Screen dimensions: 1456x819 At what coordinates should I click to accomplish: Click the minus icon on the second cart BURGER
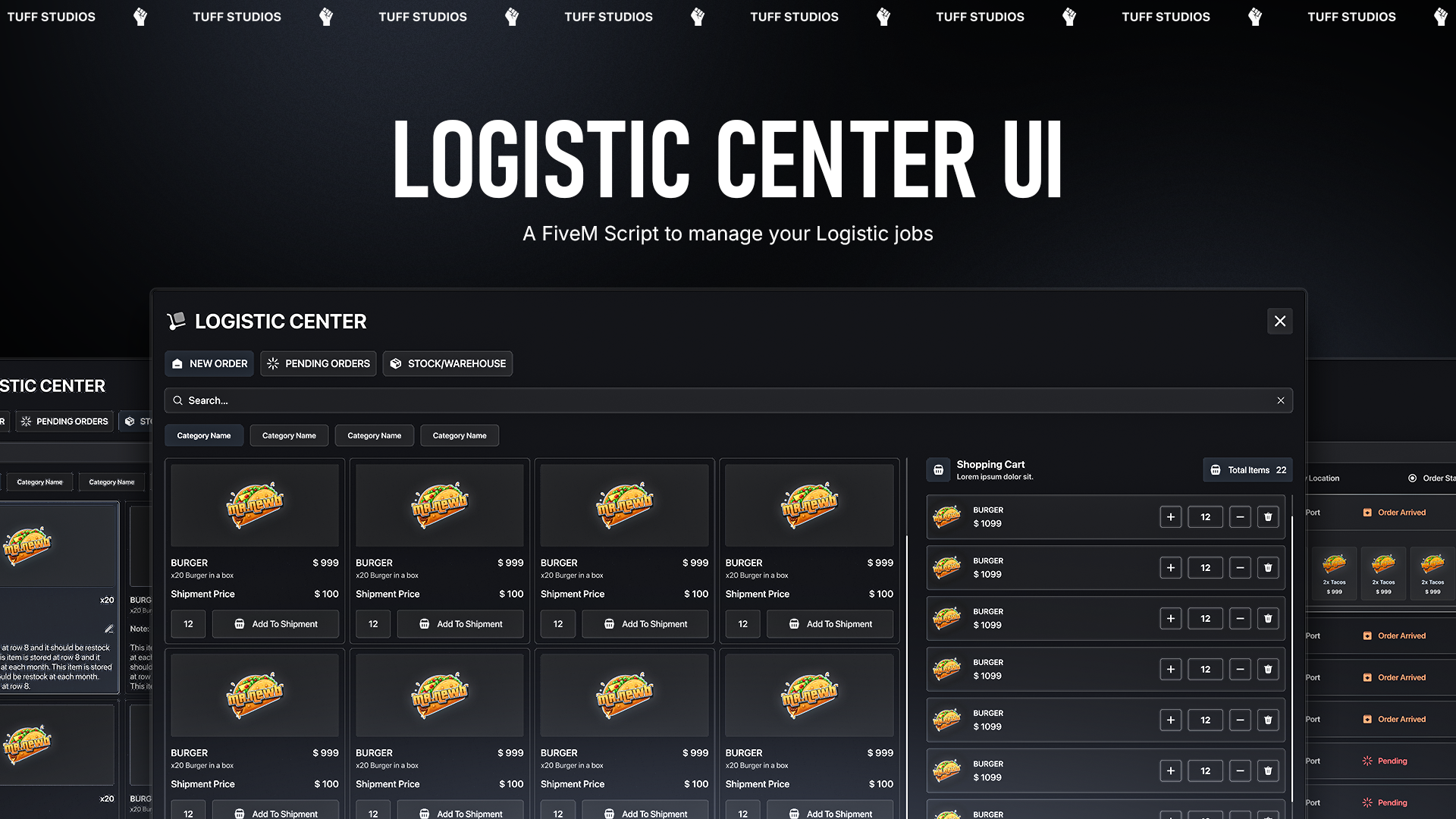[1240, 567]
